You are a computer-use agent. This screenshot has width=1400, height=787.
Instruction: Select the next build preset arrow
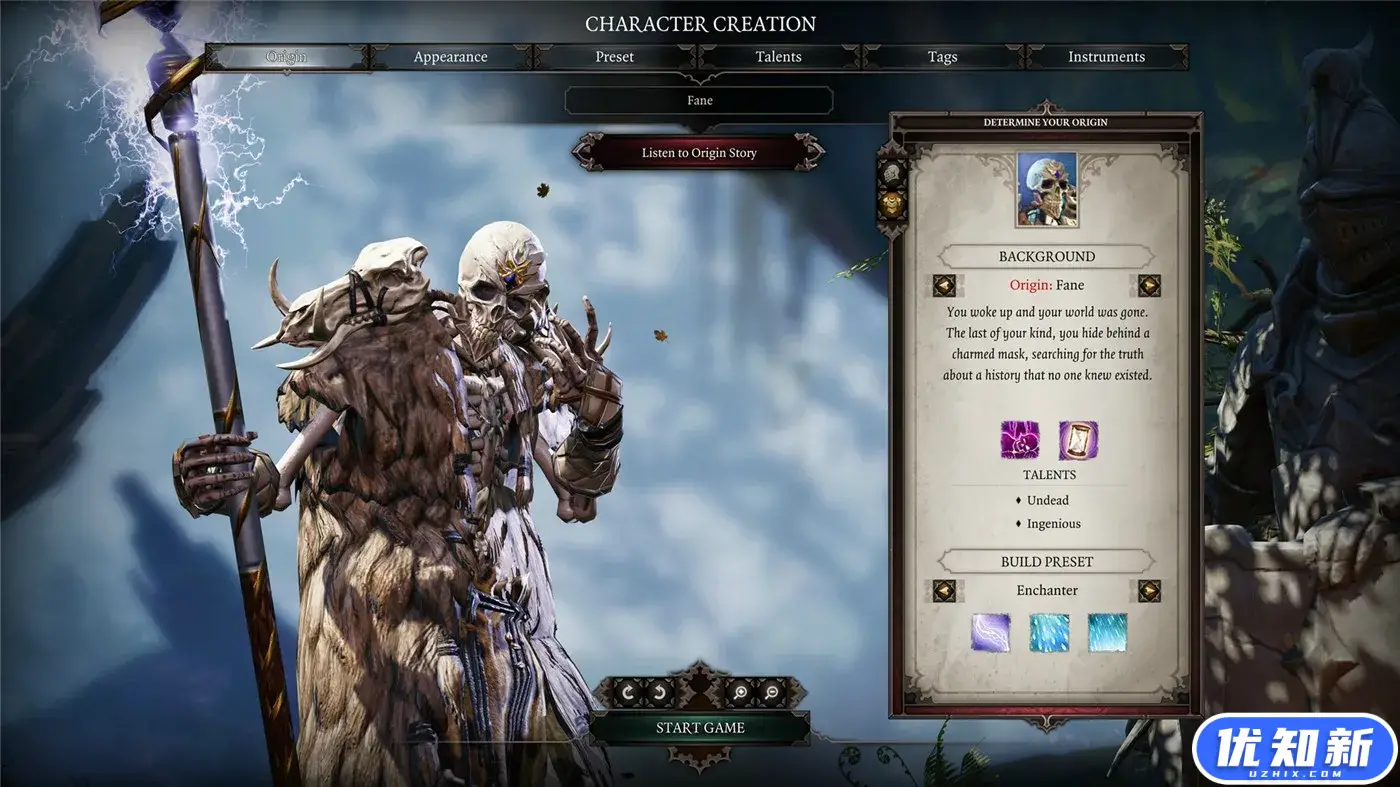[x=1149, y=591]
